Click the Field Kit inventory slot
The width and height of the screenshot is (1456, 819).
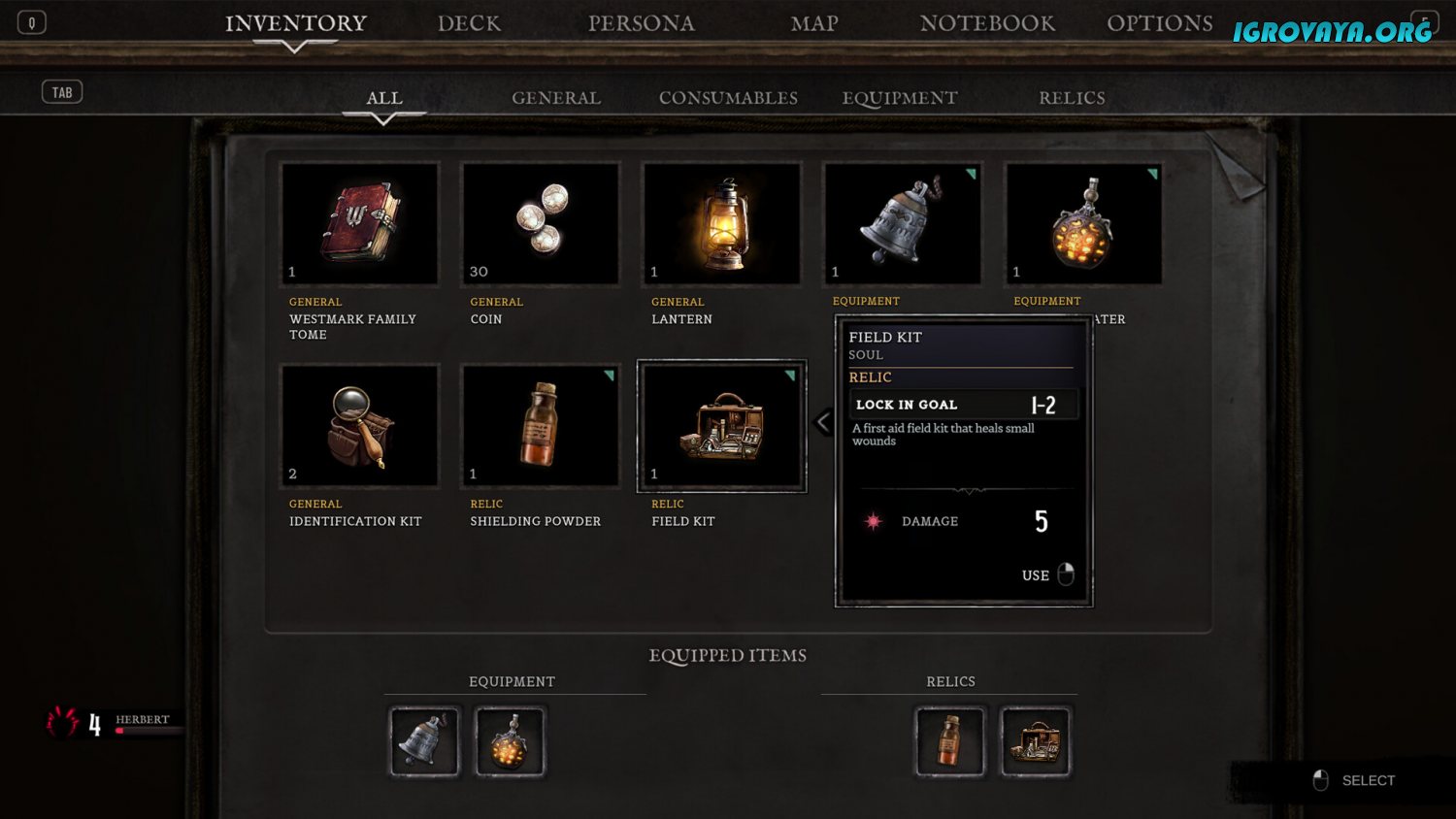pos(722,426)
